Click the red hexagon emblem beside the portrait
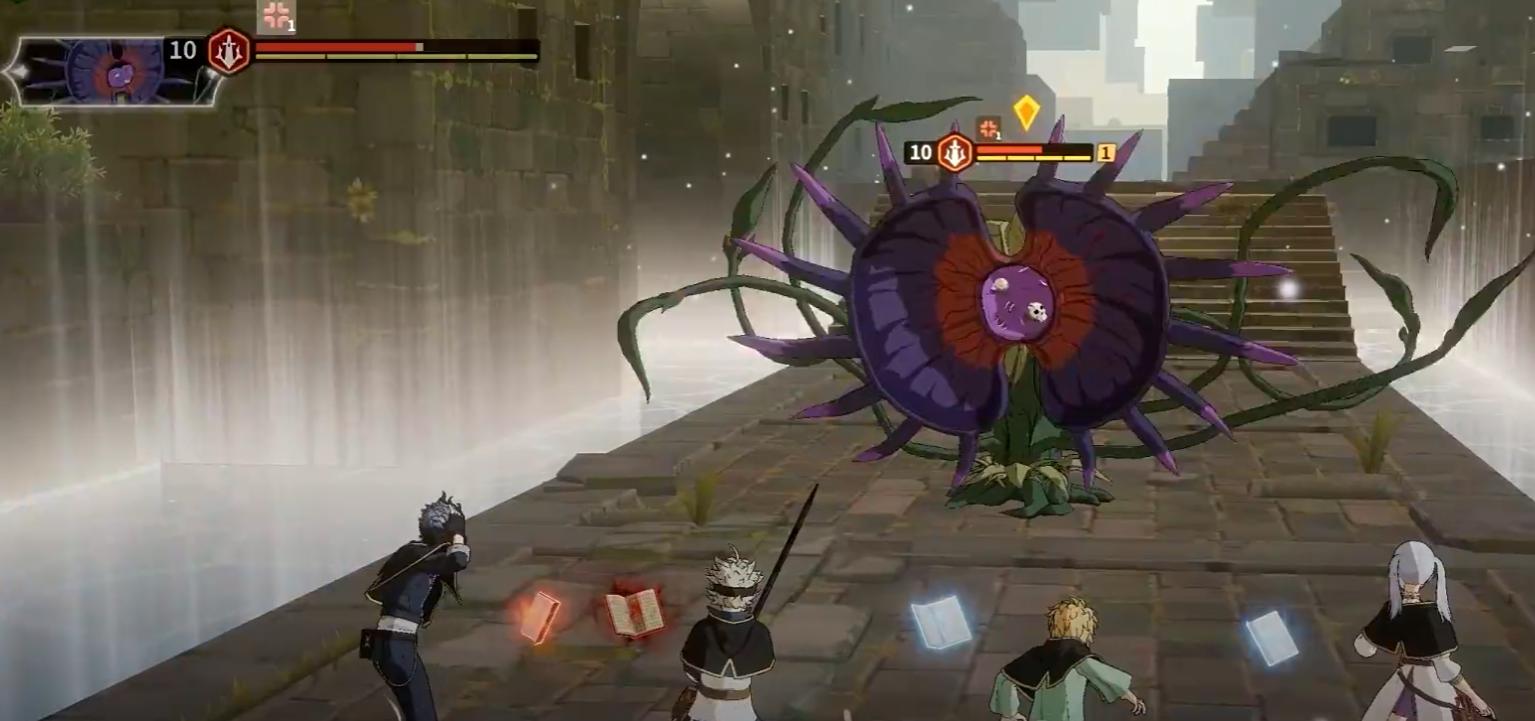This screenshot has width=1535, height=721. click(229, 51)
